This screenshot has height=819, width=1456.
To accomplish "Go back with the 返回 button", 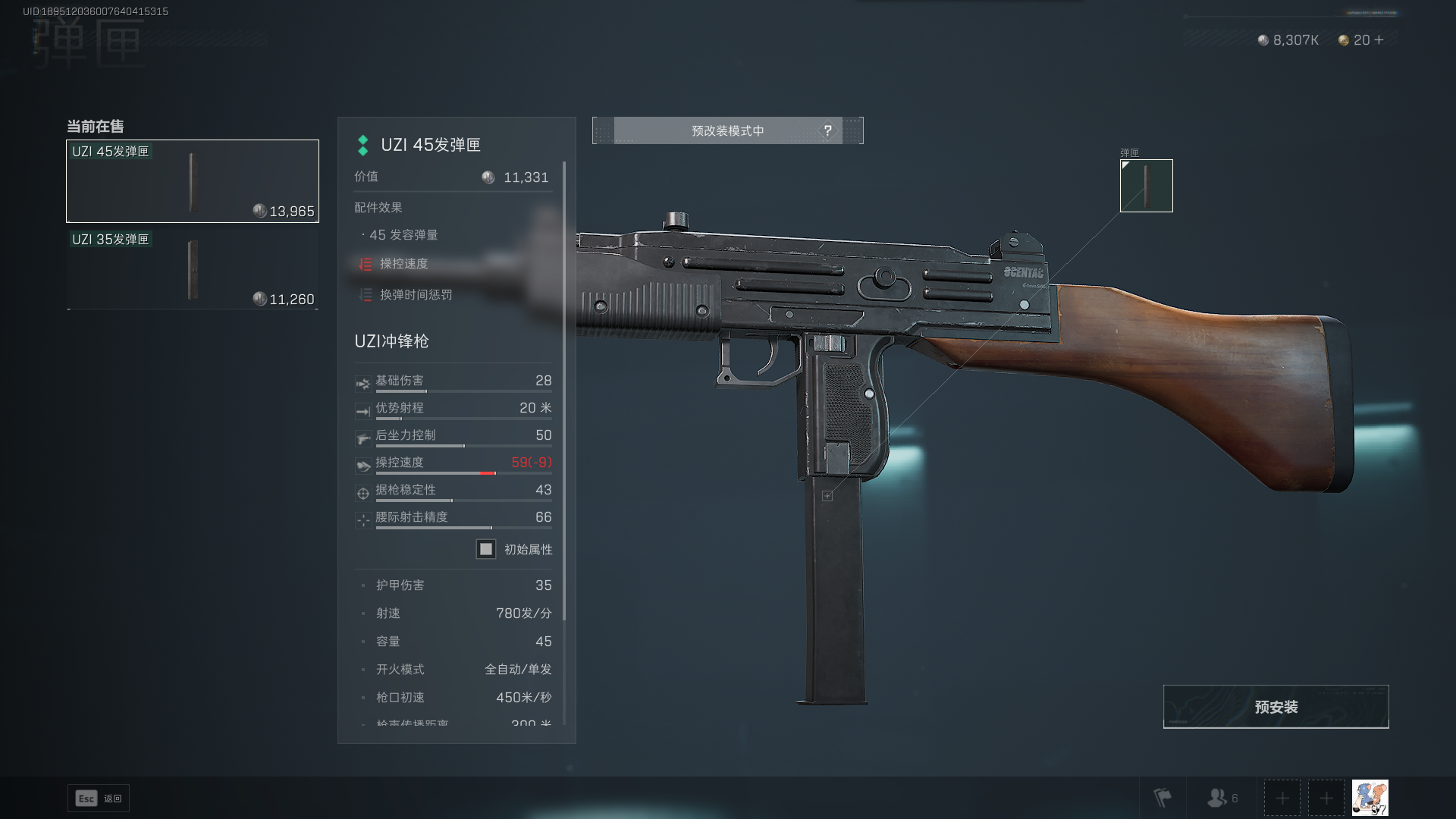I will click(x=99, y=799).
